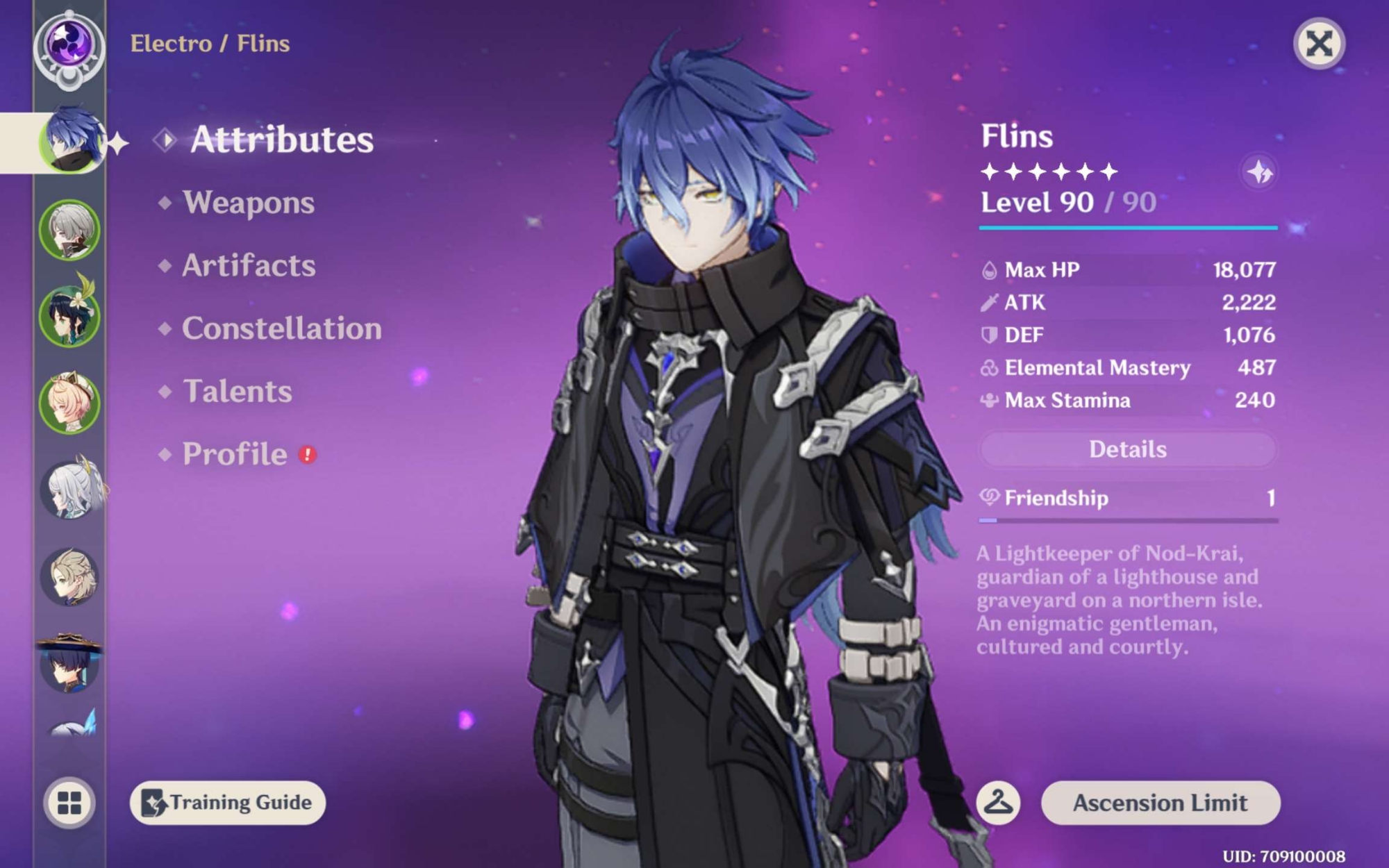
Task: Select the white-haired character portrait
Action: pos(69,490)
